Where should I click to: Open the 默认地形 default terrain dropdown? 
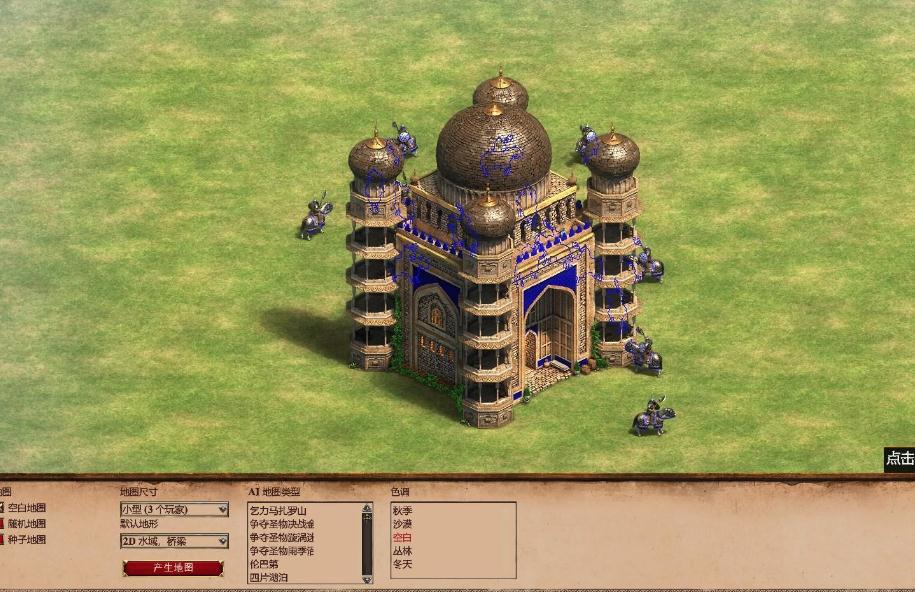174,541
